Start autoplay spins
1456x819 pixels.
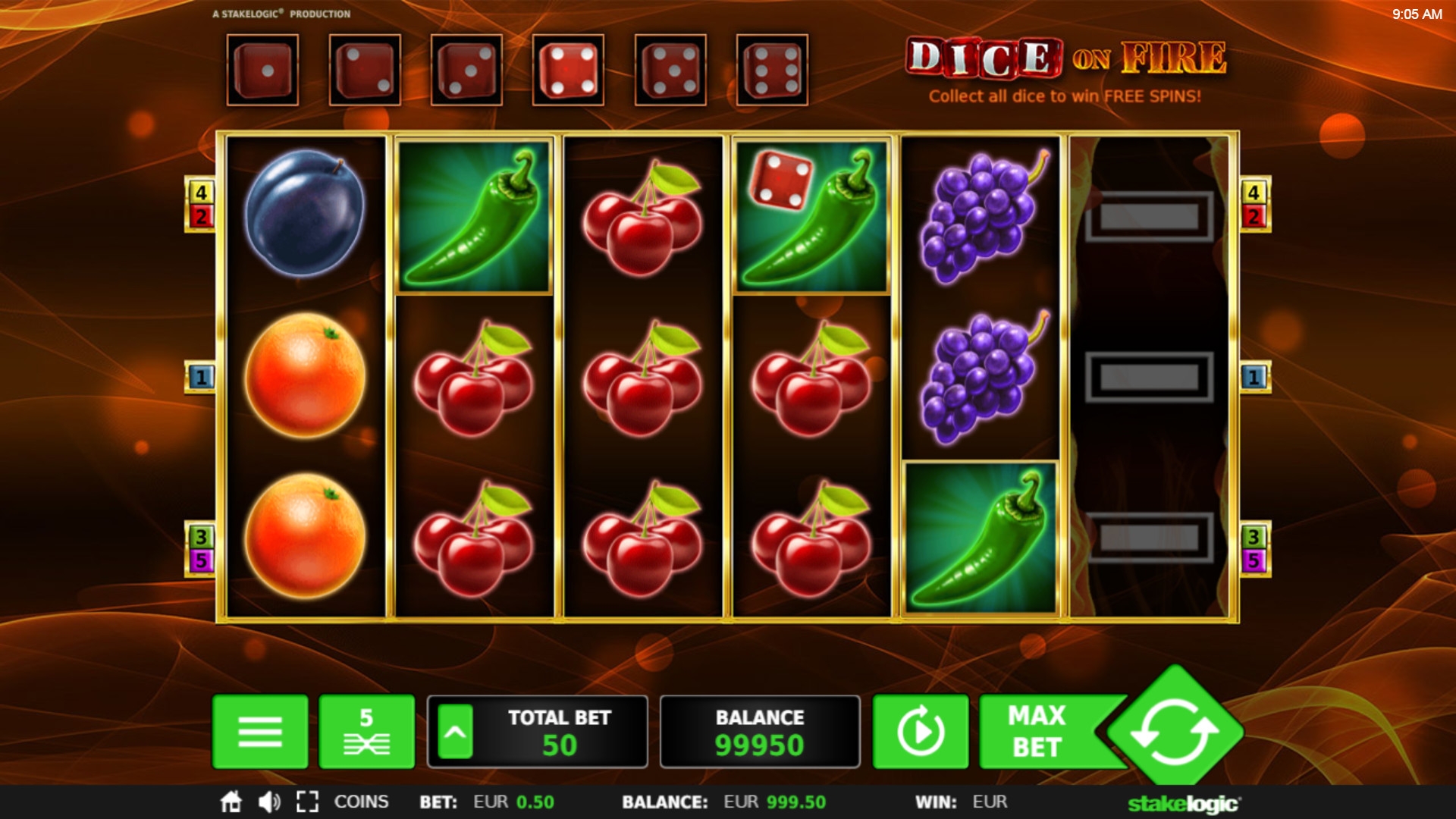(921, 732)
